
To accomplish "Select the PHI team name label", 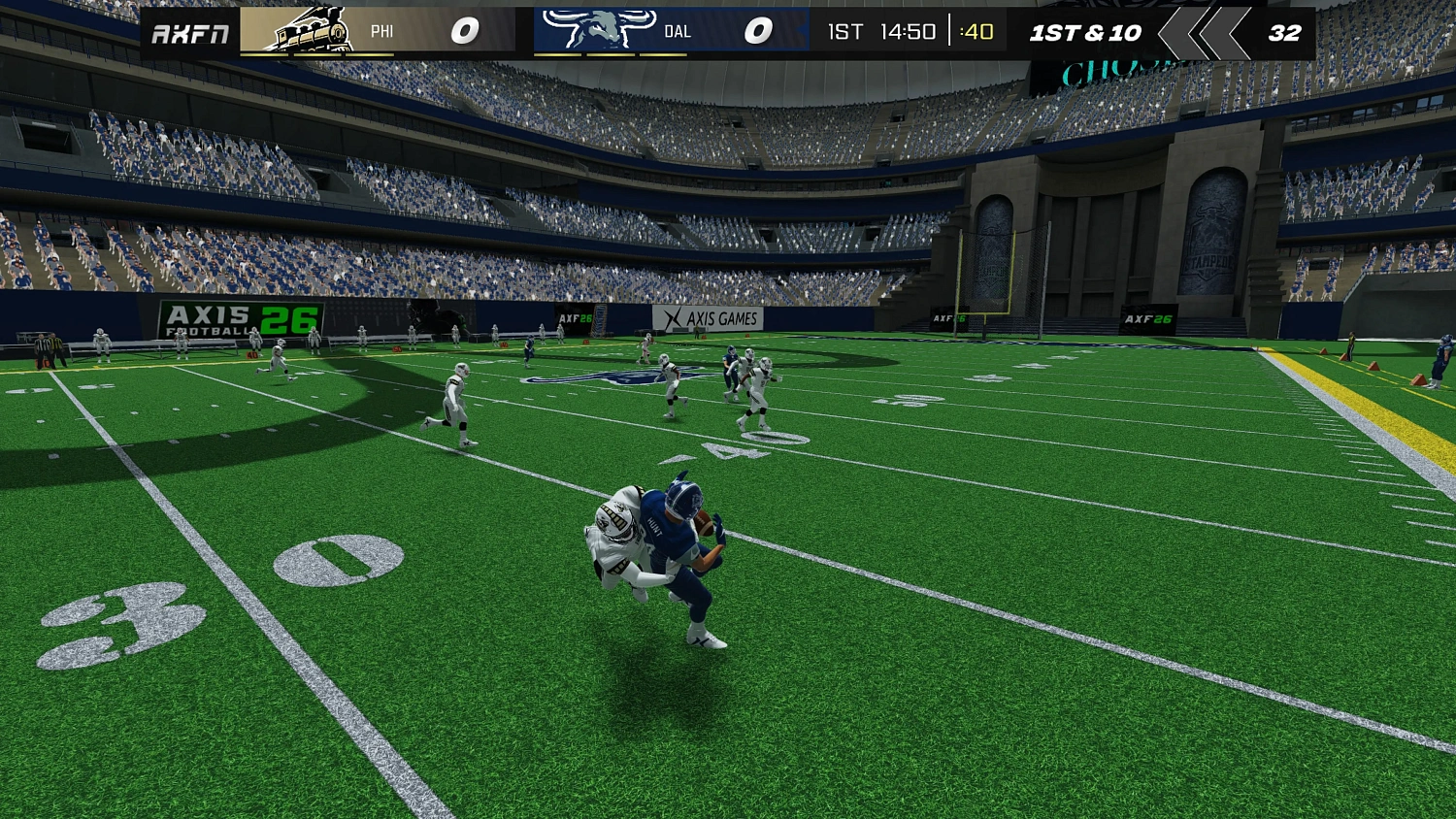I will click(x=381, y=31).
